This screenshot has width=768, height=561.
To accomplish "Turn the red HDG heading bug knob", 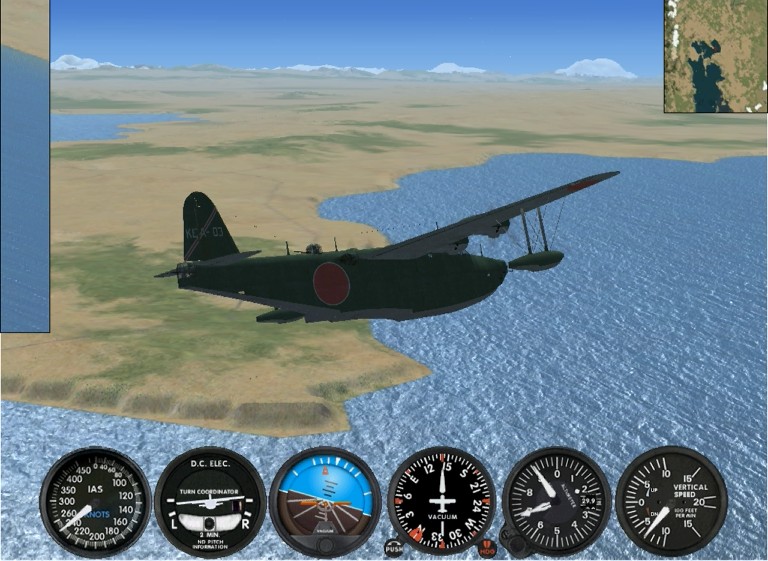I will (487, 548).
